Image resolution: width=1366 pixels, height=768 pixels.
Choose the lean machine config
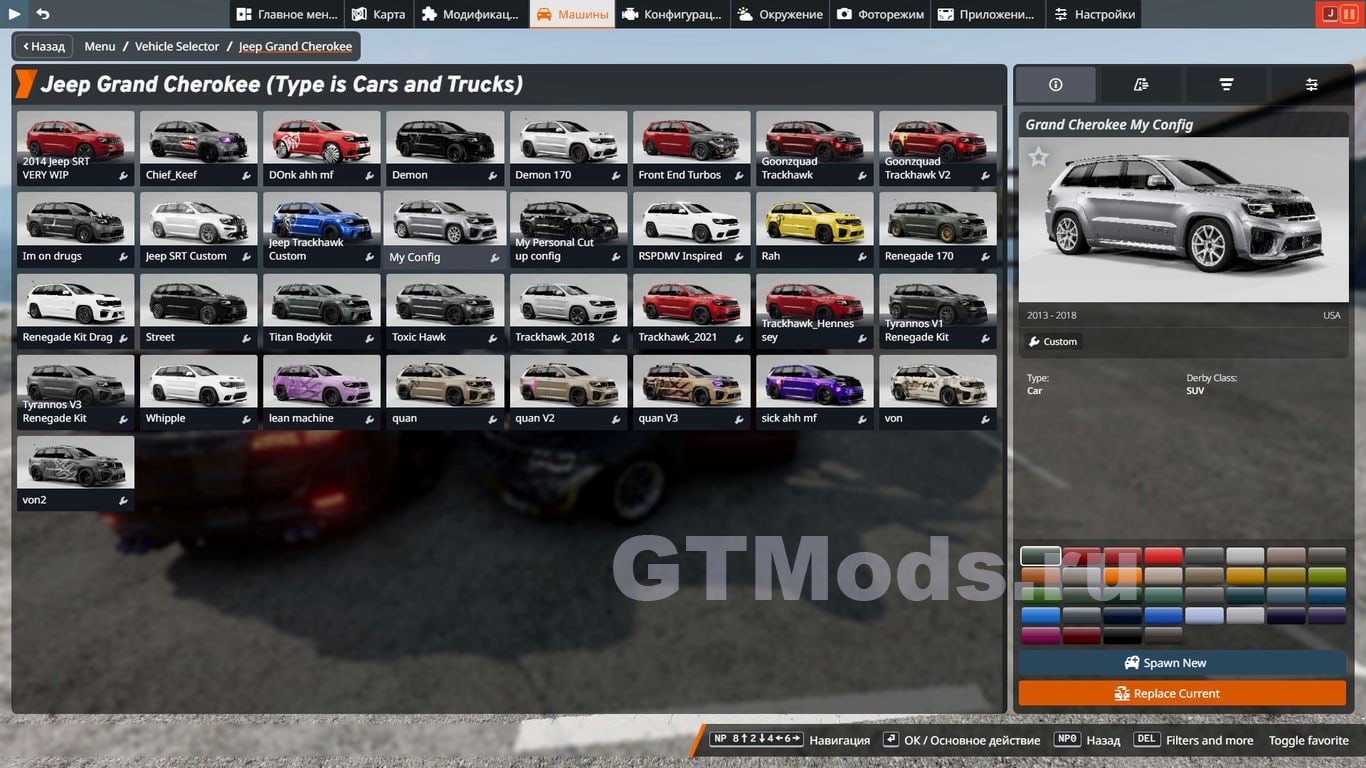[x=321, y=391]
